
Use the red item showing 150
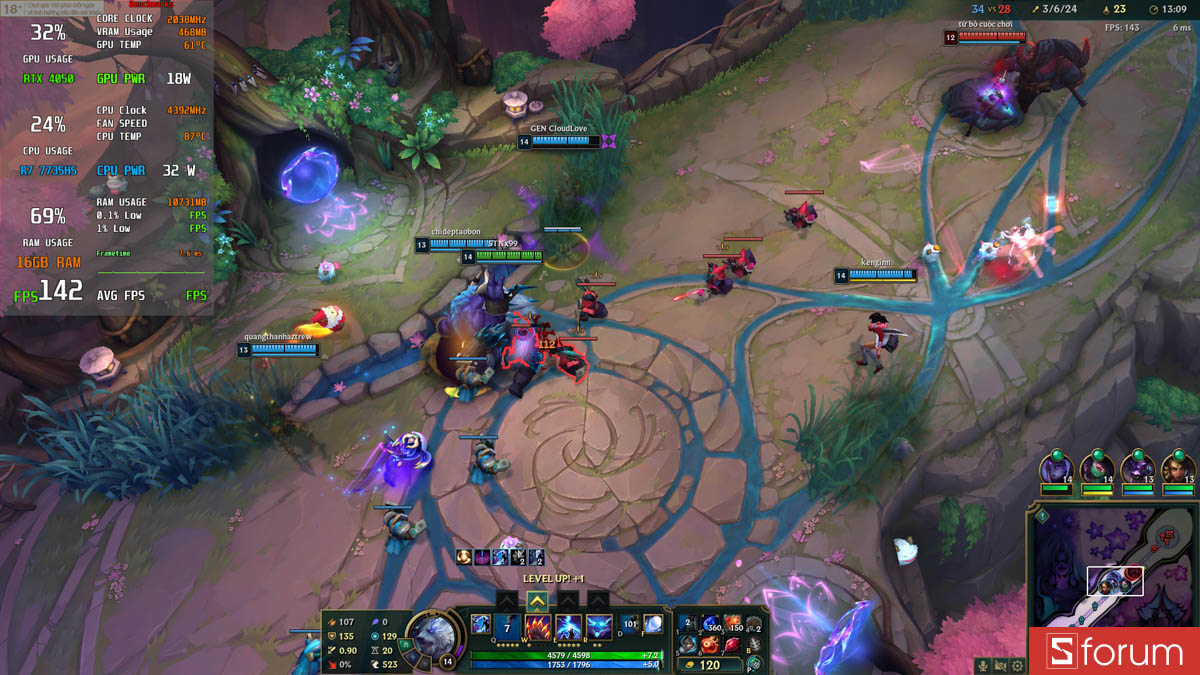(733, 624)
